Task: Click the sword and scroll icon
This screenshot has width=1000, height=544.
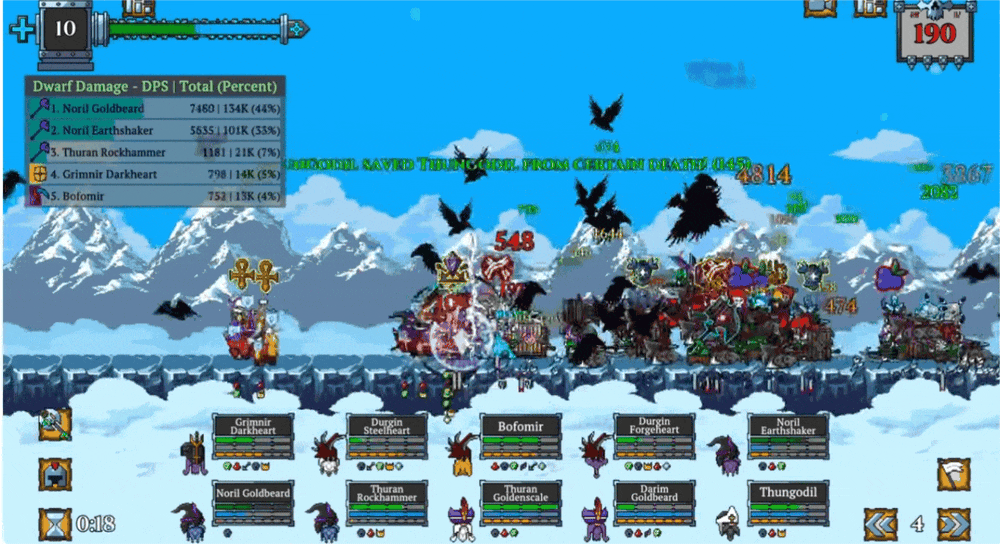Action: 54,423
